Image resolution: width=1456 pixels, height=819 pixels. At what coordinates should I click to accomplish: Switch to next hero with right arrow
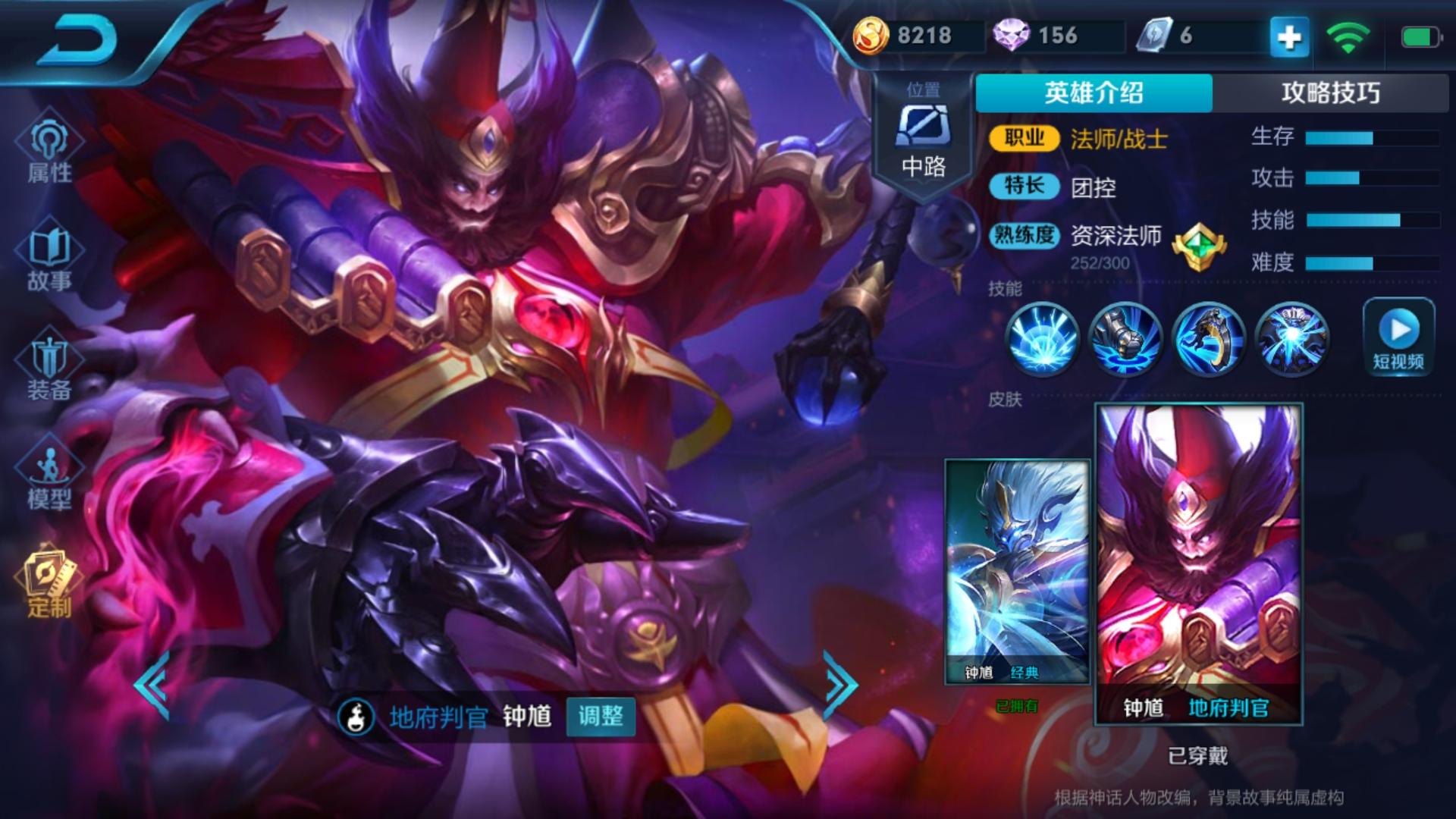[840, 684]
